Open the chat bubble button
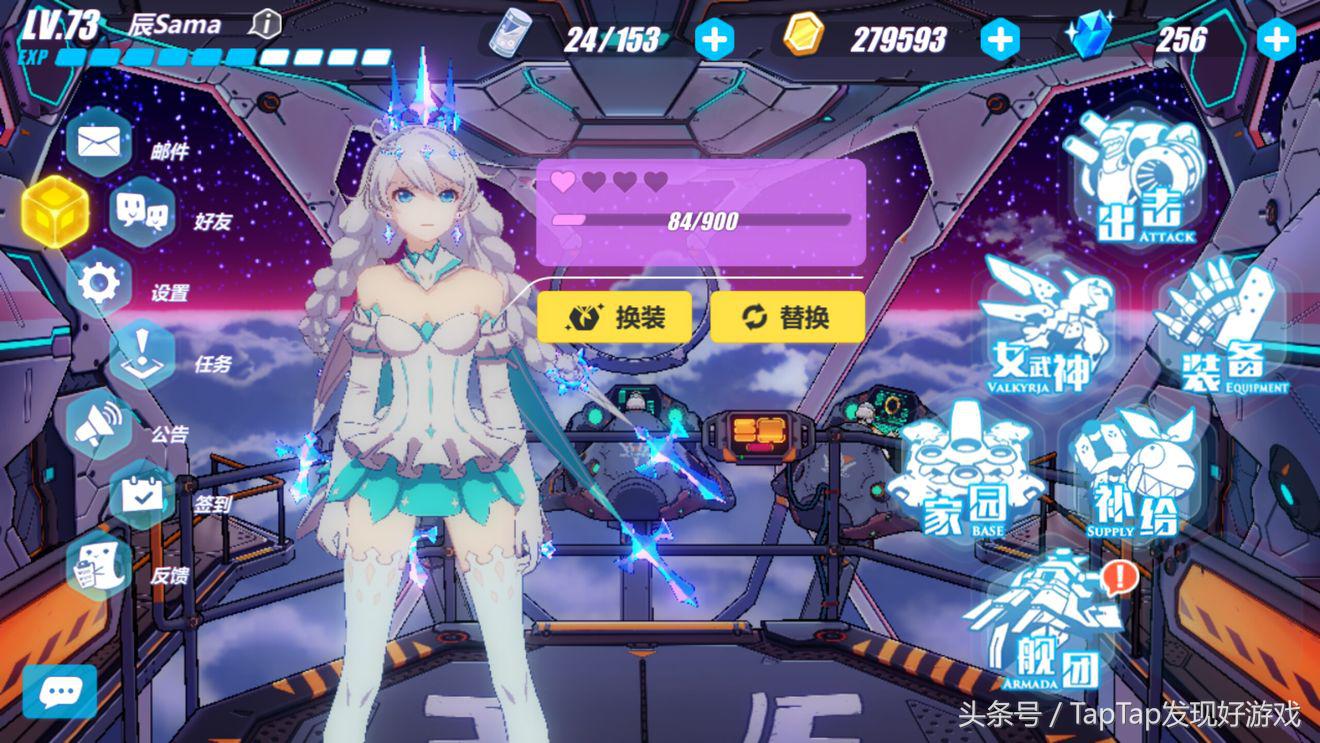 (60, 691)
